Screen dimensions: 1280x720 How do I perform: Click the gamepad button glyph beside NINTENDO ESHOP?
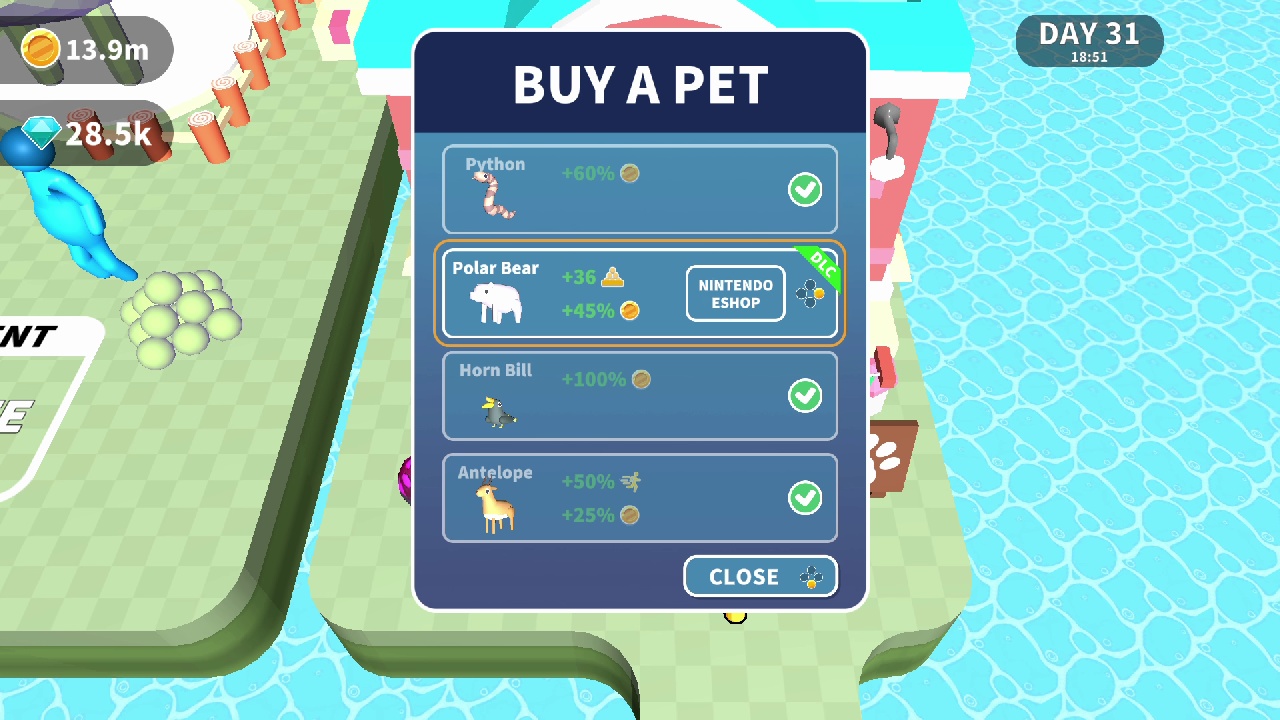tap(809, 293)
